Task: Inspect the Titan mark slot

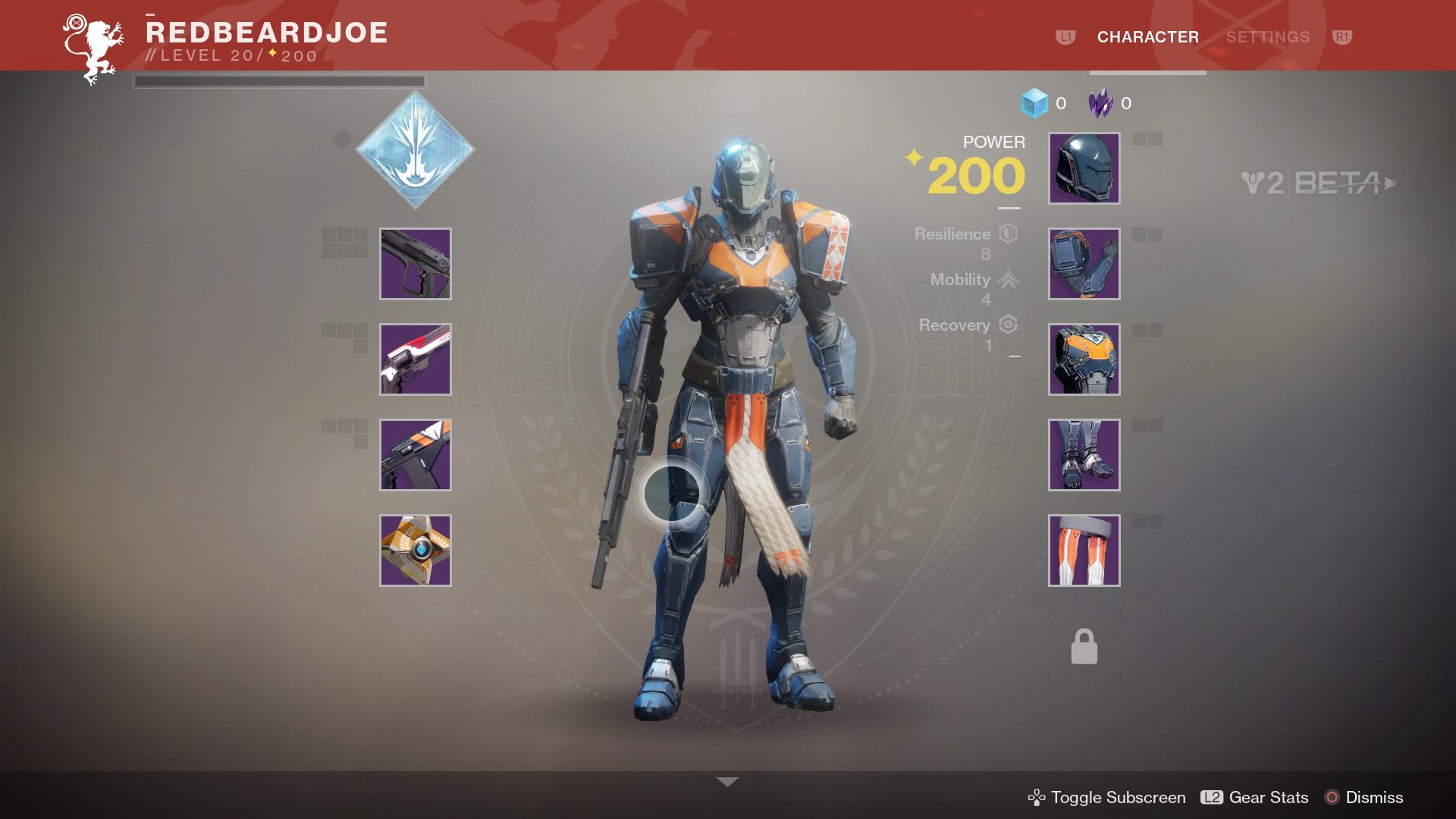Action: [1083, 550]
